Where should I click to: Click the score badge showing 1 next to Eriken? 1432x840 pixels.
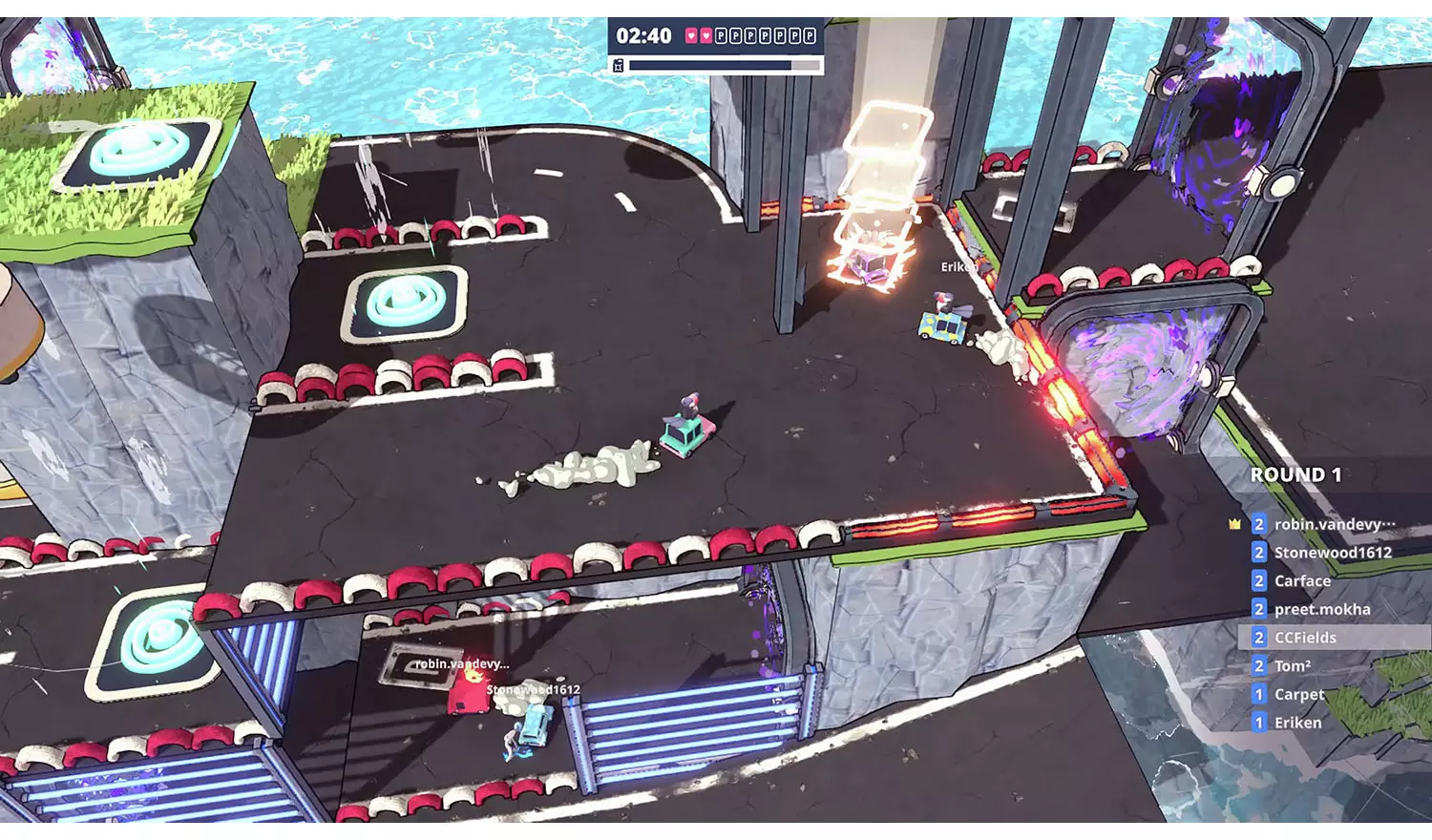(1258, 723)
